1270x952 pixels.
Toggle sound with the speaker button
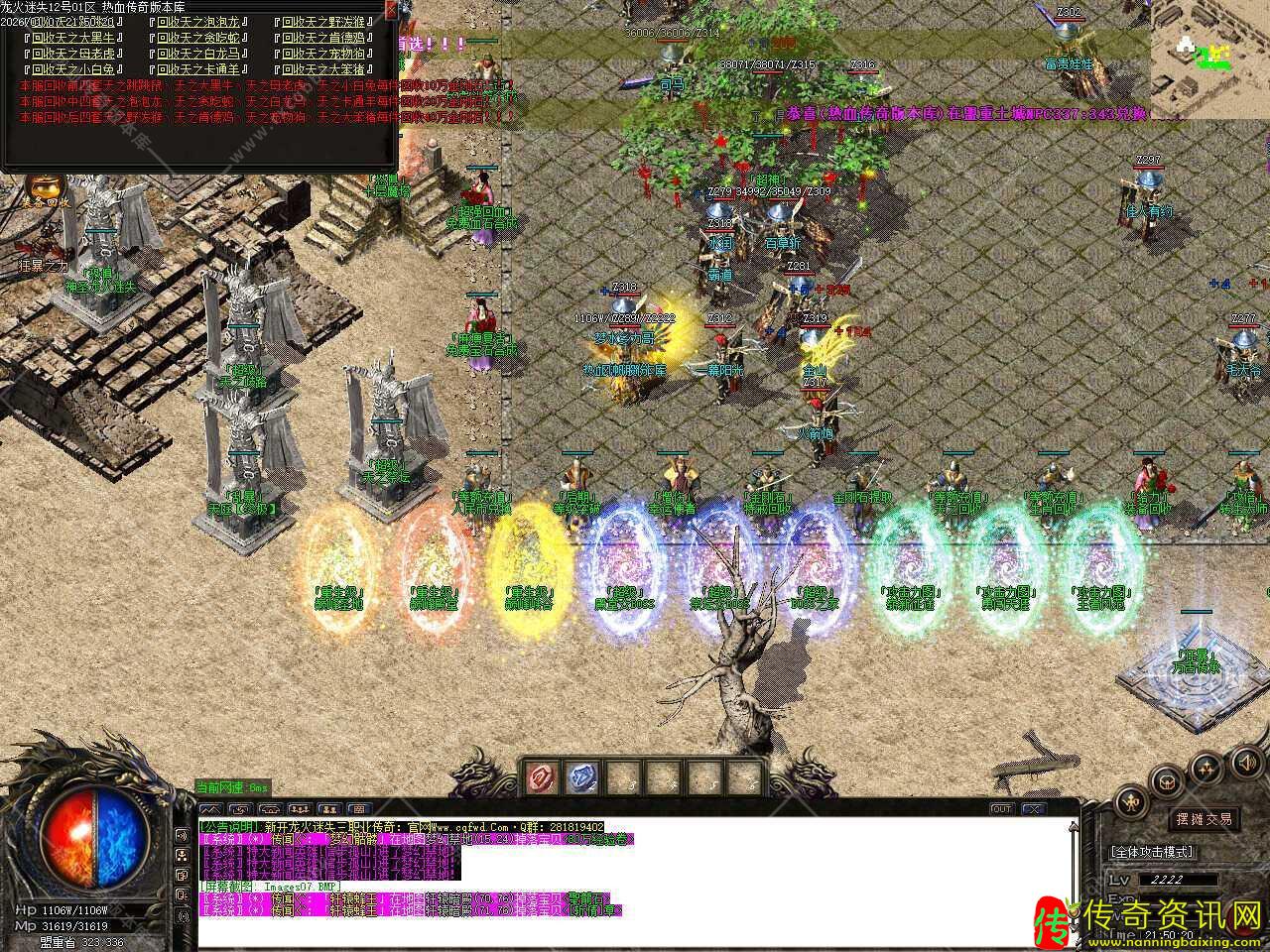pos(1245,762)
